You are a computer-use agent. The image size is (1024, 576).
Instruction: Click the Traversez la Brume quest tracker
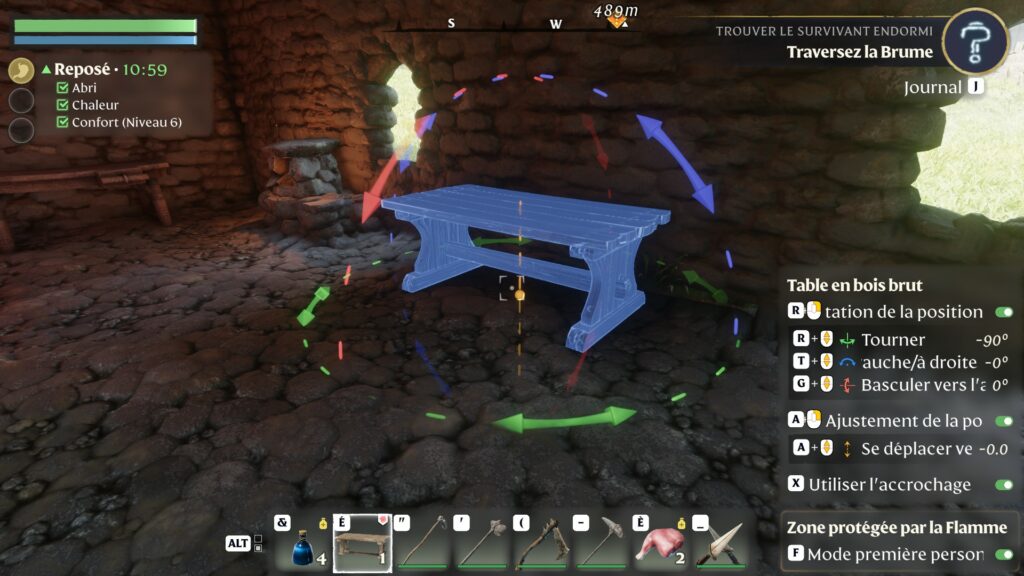(859, 52)
